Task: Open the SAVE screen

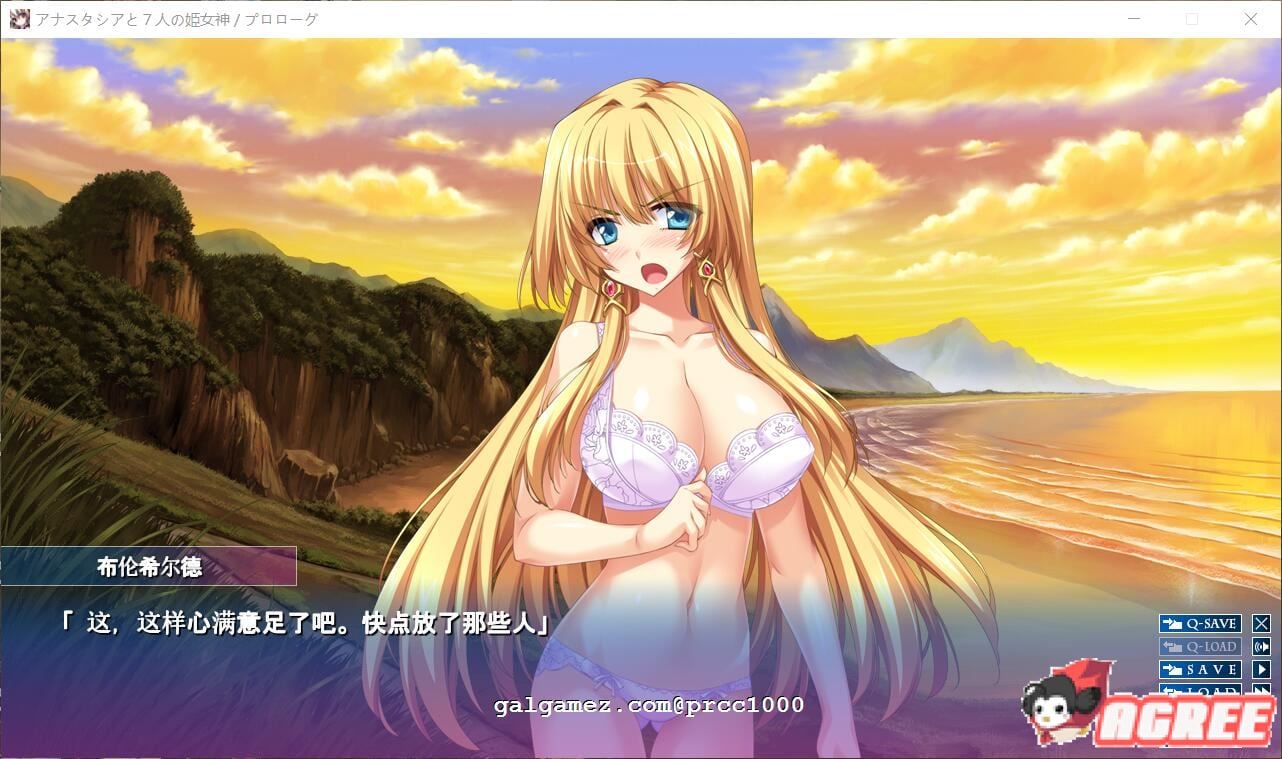Action: click(1200, 669)
